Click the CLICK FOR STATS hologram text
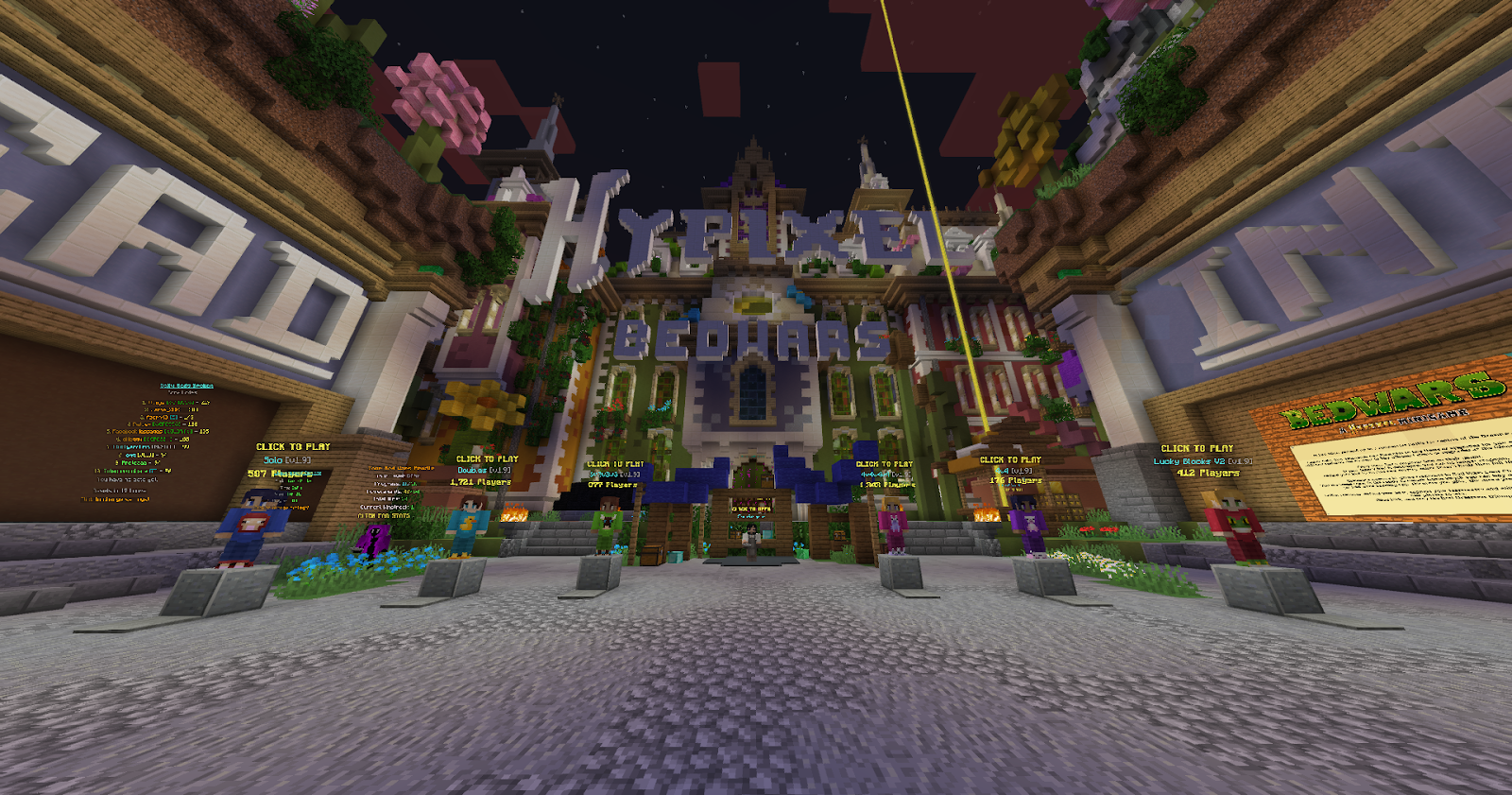This screenshot has width=1512, height=795. click(384, 515)
